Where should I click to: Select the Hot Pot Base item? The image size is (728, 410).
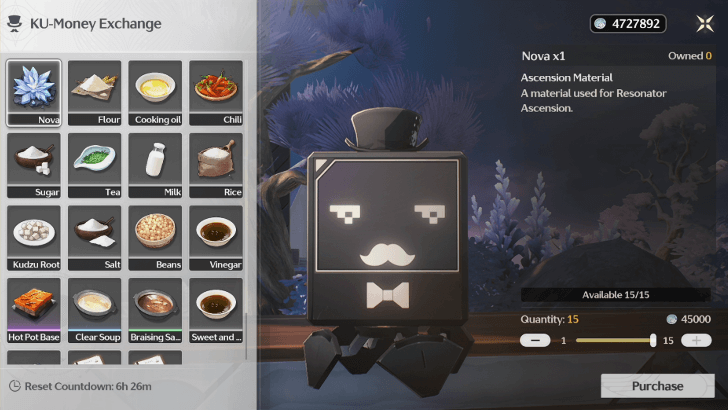(x=35, y=310)
